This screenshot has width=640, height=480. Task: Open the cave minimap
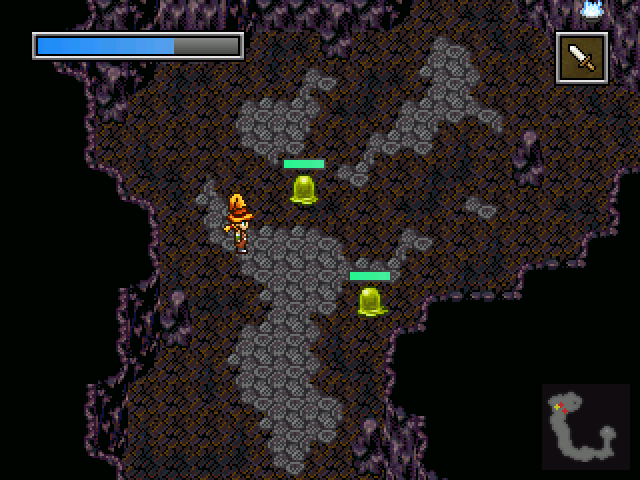click(586, 426)
